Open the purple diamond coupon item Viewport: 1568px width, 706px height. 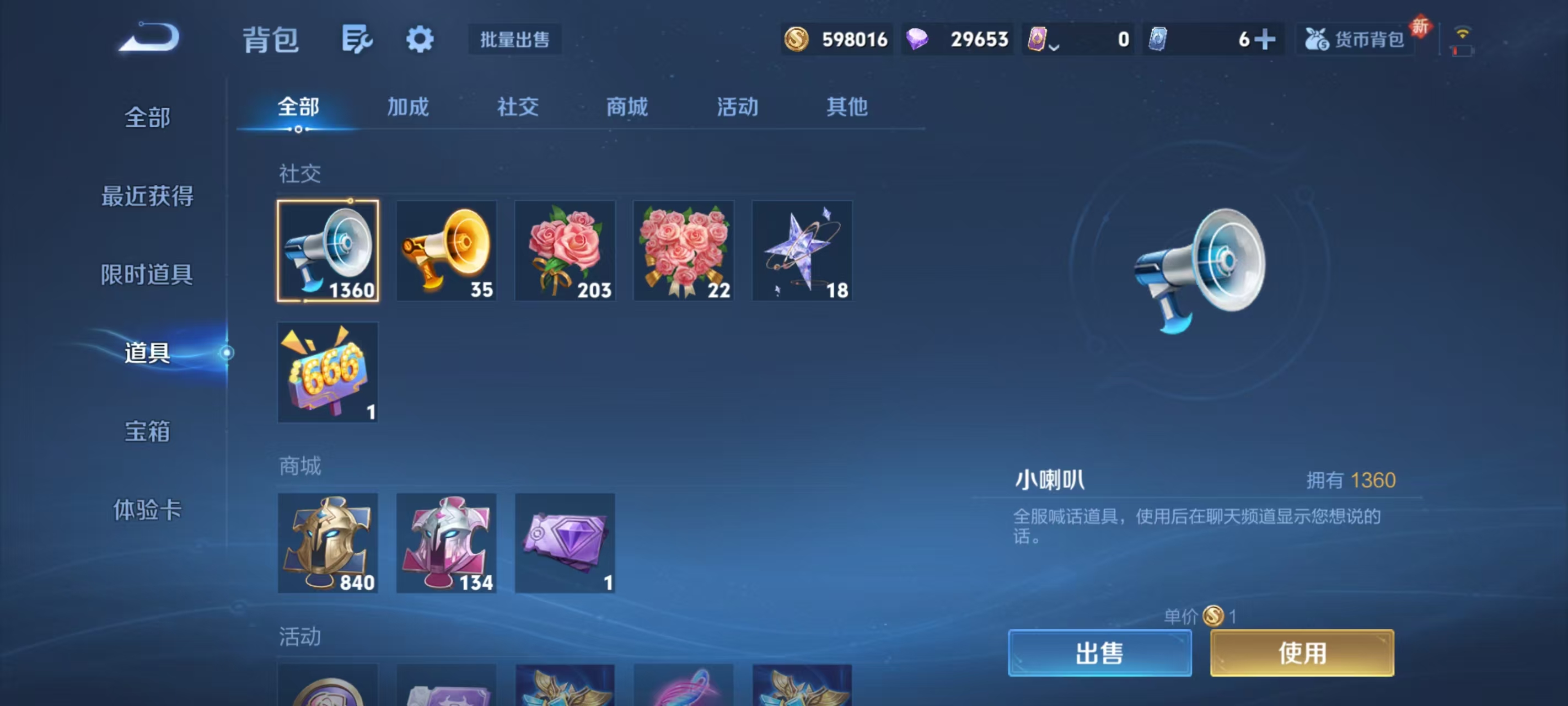click(x=565, y=543)
